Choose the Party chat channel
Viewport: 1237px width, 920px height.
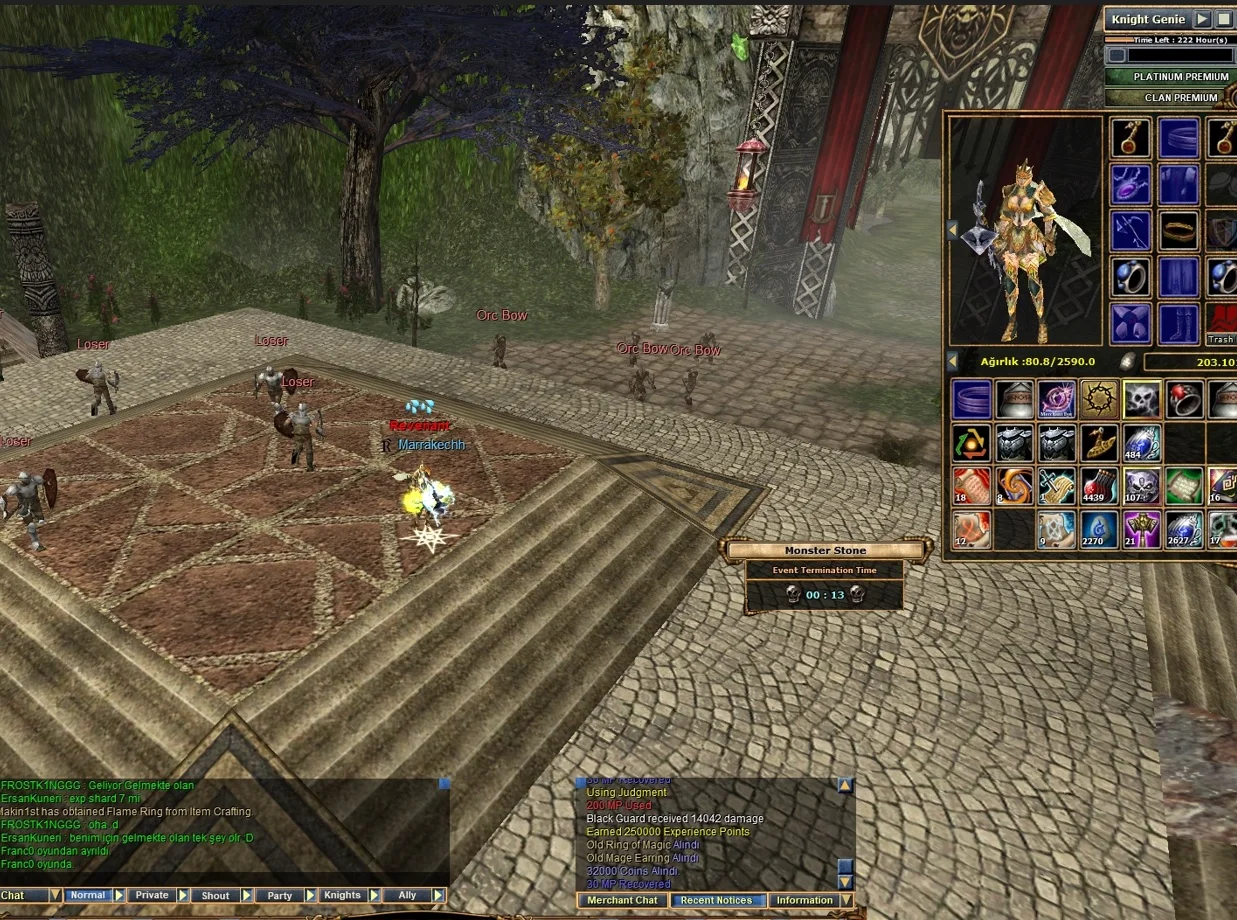click(280, 895)
